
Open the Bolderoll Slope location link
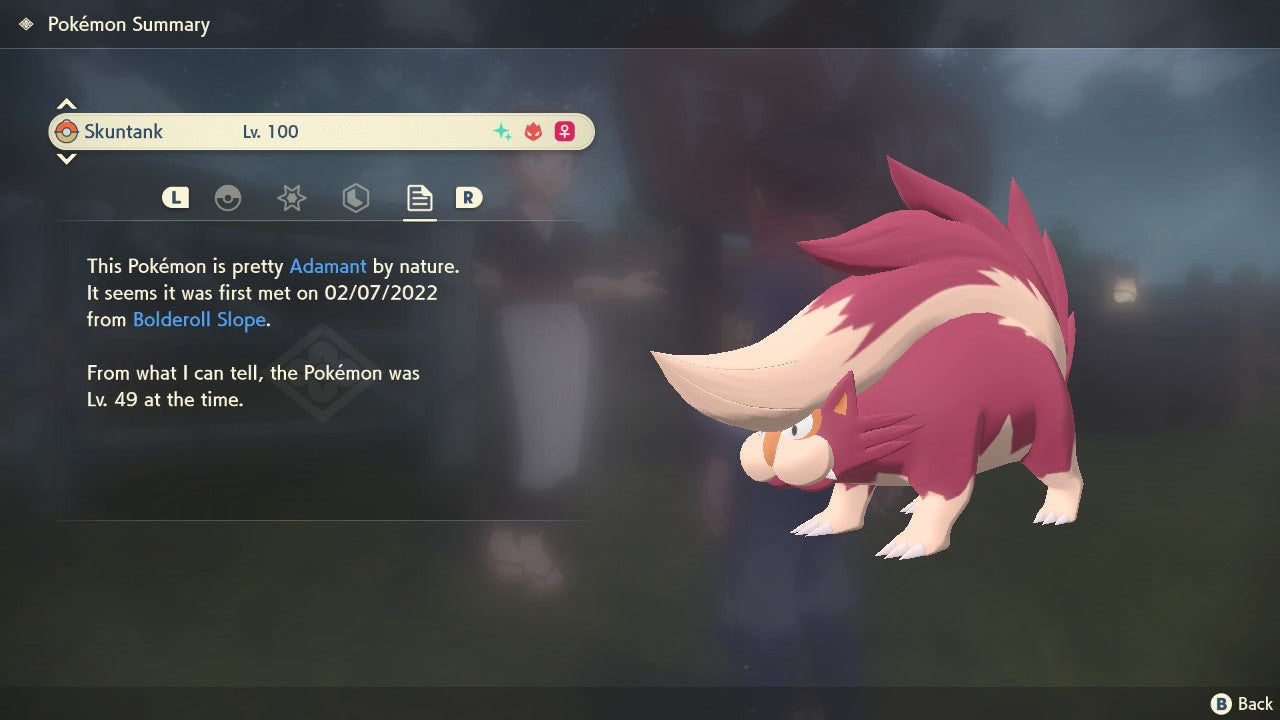pyautogui.click(x=198, y=319)
